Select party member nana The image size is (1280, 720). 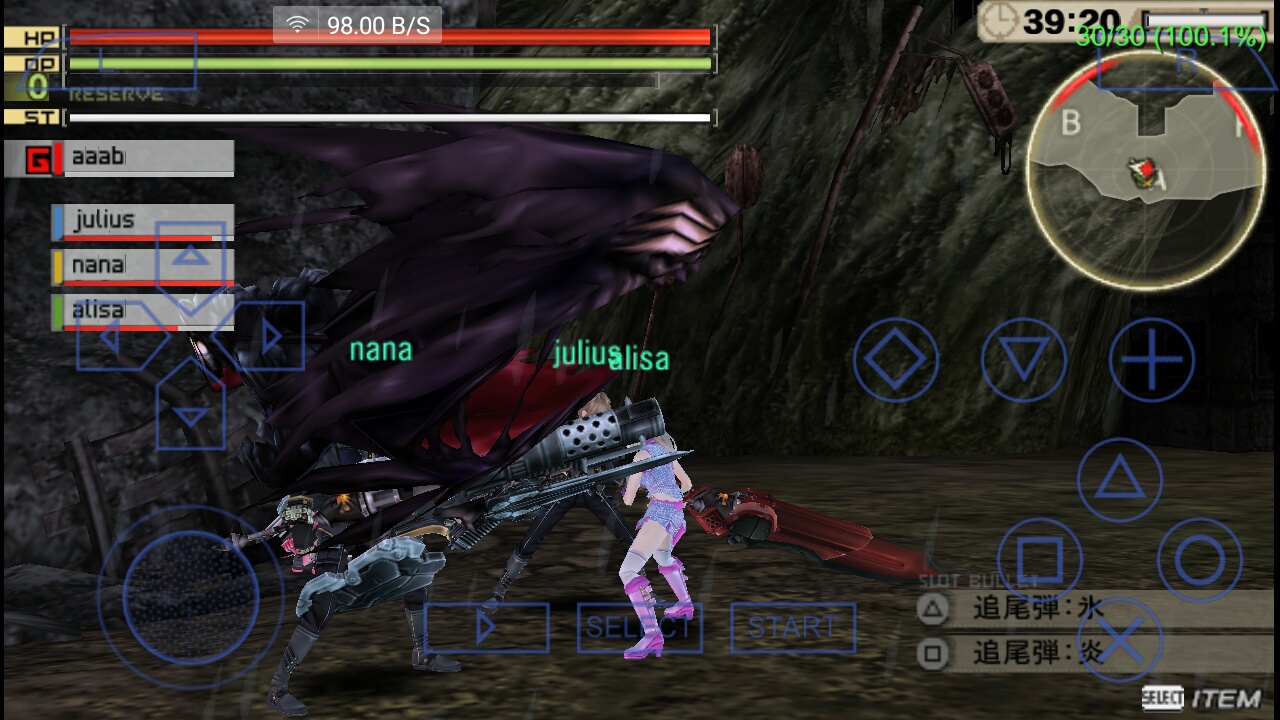pyautogui.click(x=143, y=266)
